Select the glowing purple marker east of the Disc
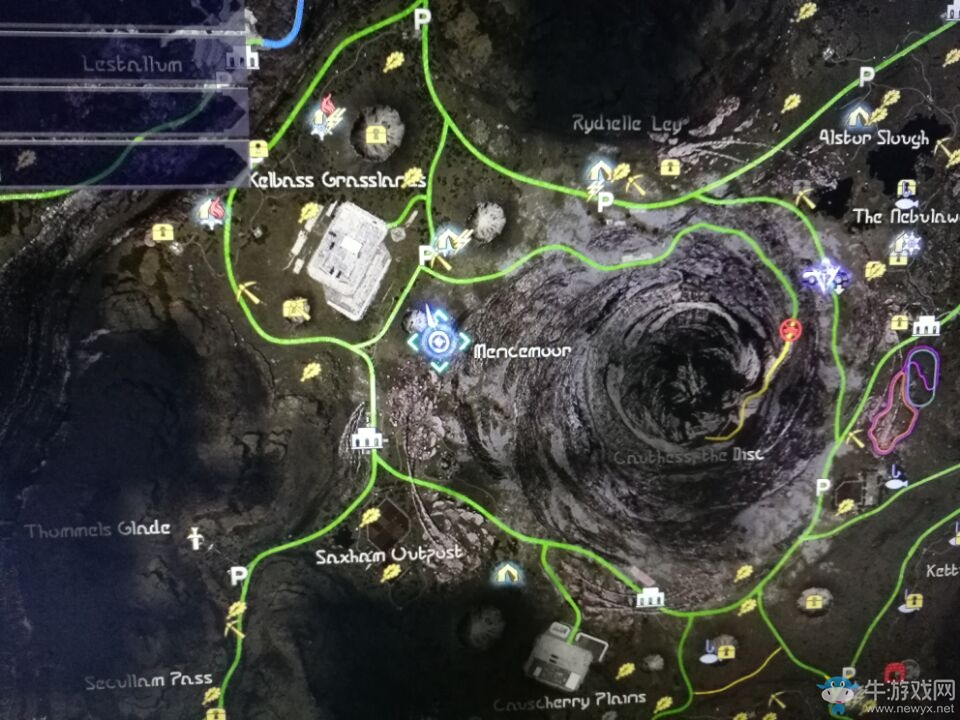 (x=828, y=277)
